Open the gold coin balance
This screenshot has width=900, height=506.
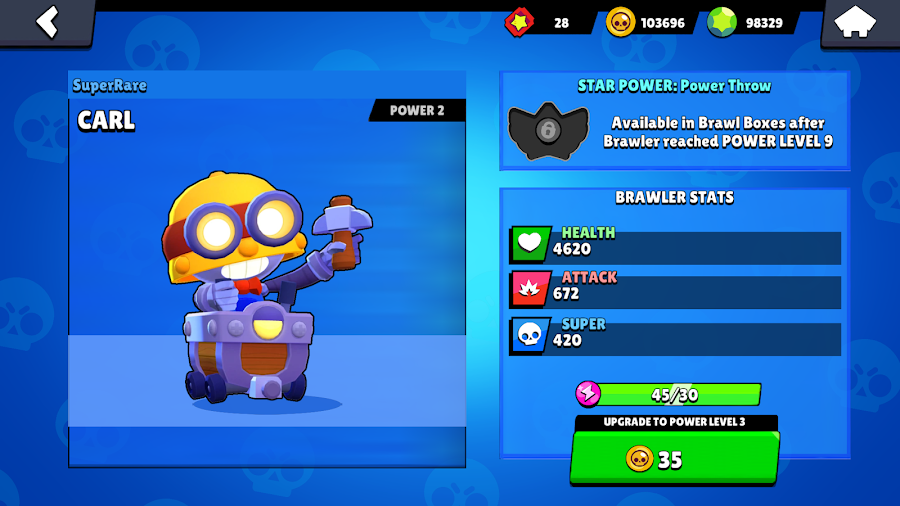[650, 22]
